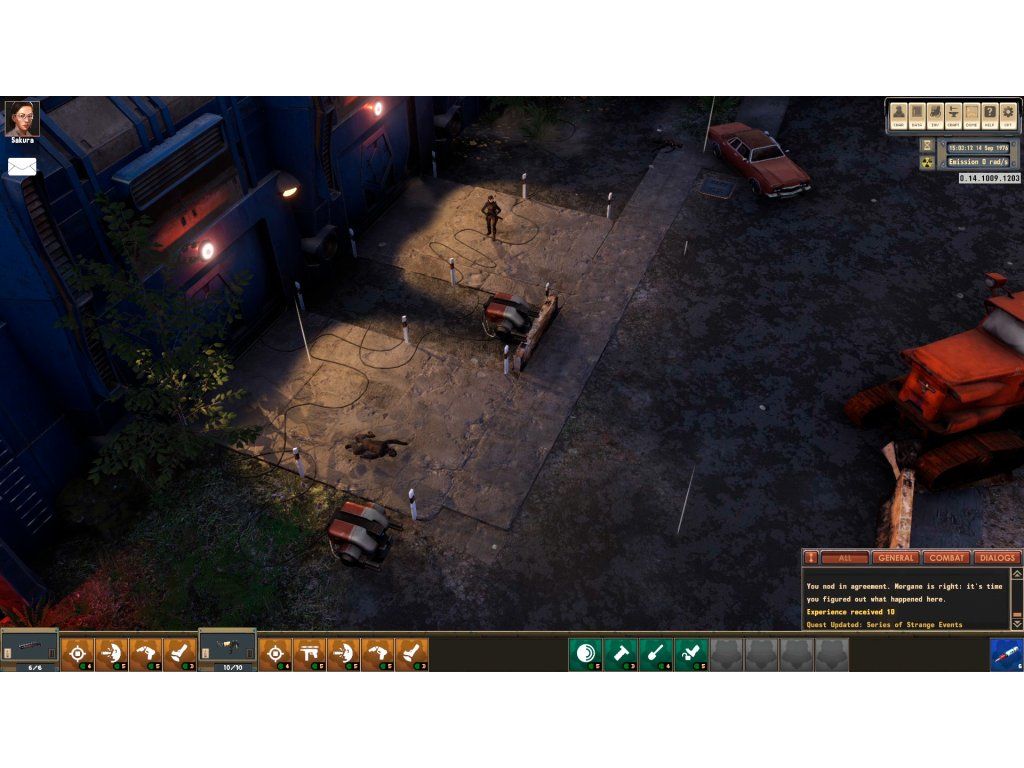Open the Character sheet button
Image resolution: width=1024 pixels, height=768 pixels.
(899, 114)
